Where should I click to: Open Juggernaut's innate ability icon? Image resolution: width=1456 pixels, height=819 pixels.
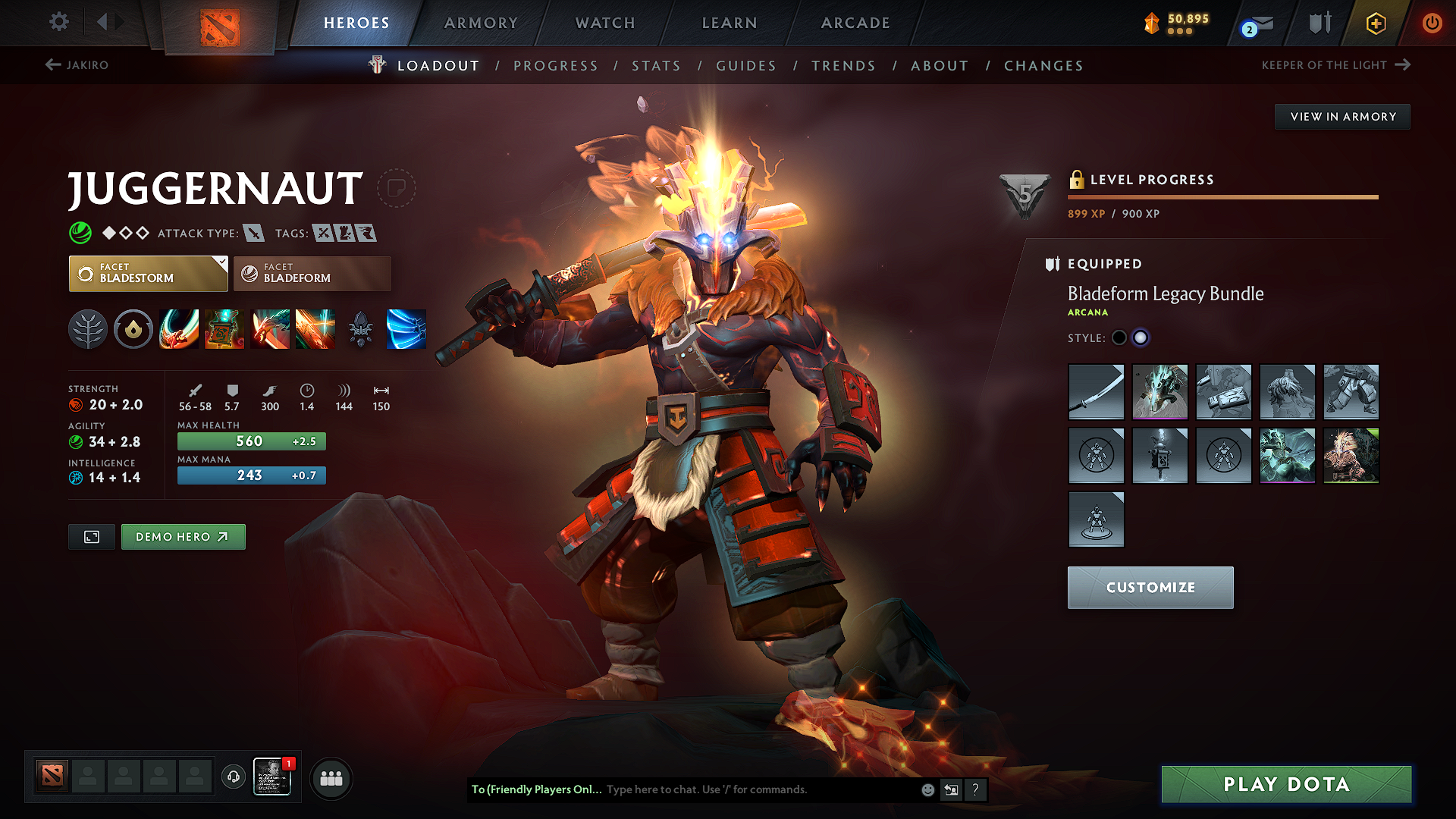pos(133,329)
